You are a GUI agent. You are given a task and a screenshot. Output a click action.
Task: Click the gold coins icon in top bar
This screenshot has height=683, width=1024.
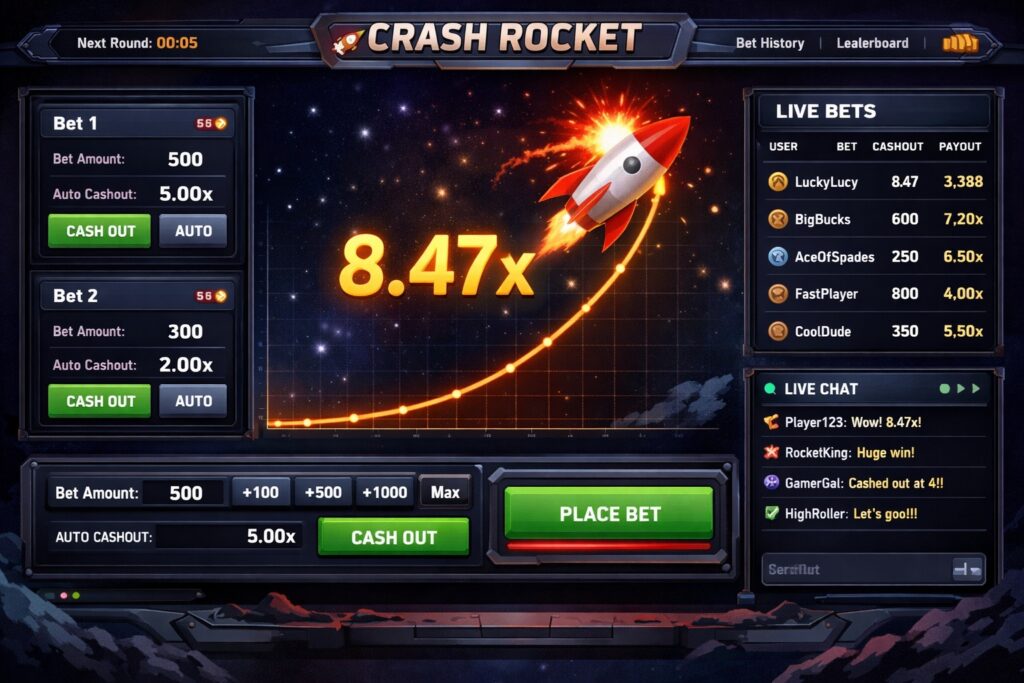coord(959,43)
